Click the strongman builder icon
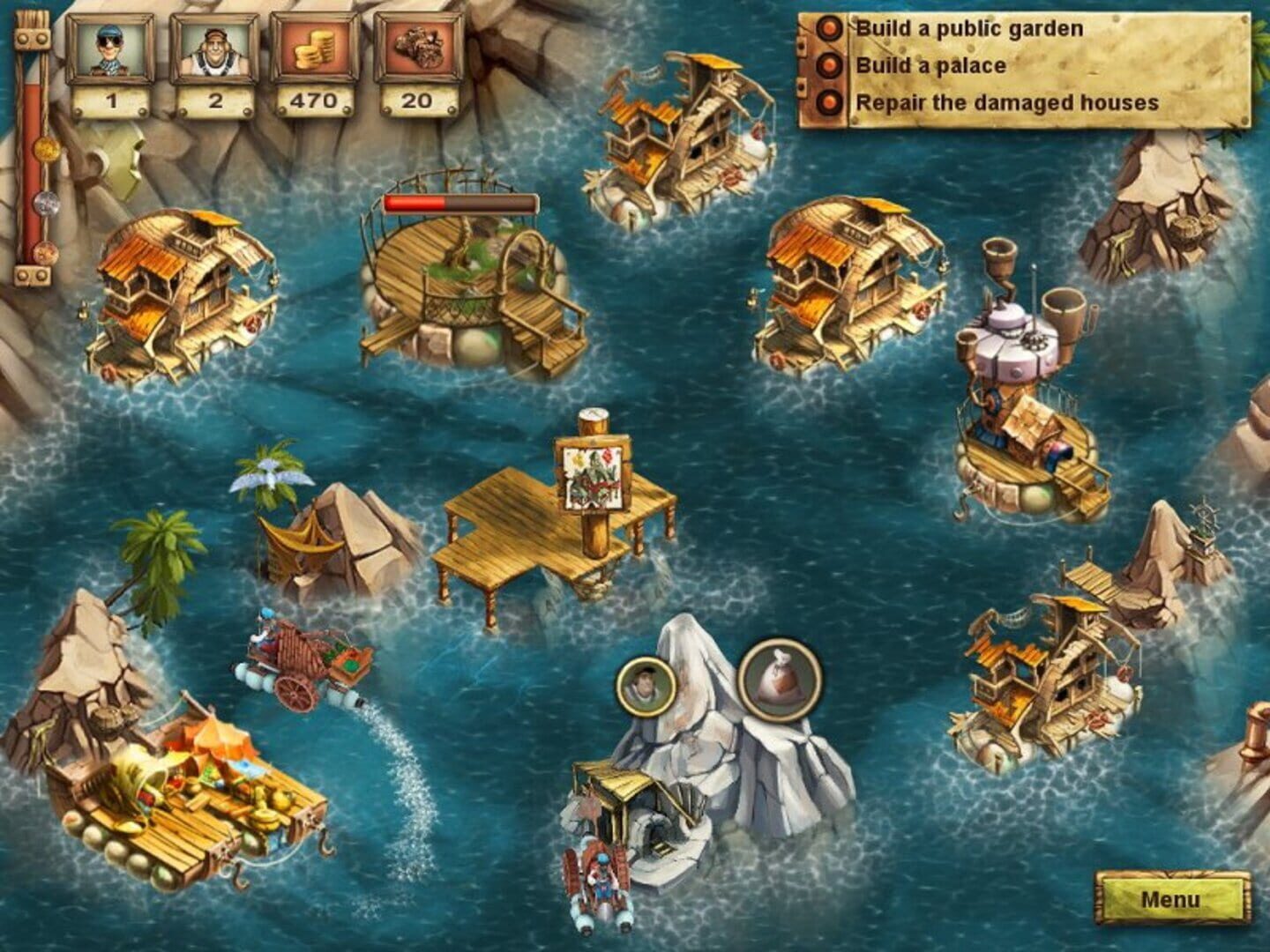Viewport: 1270px width, 952px height. [210, 46]
